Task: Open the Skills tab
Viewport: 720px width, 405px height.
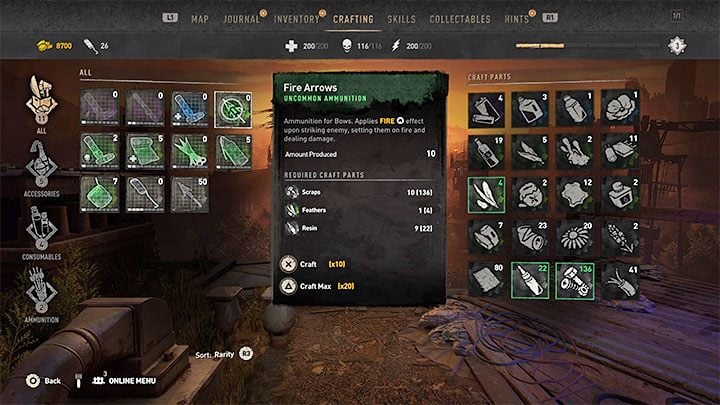Action: point(400,19)
